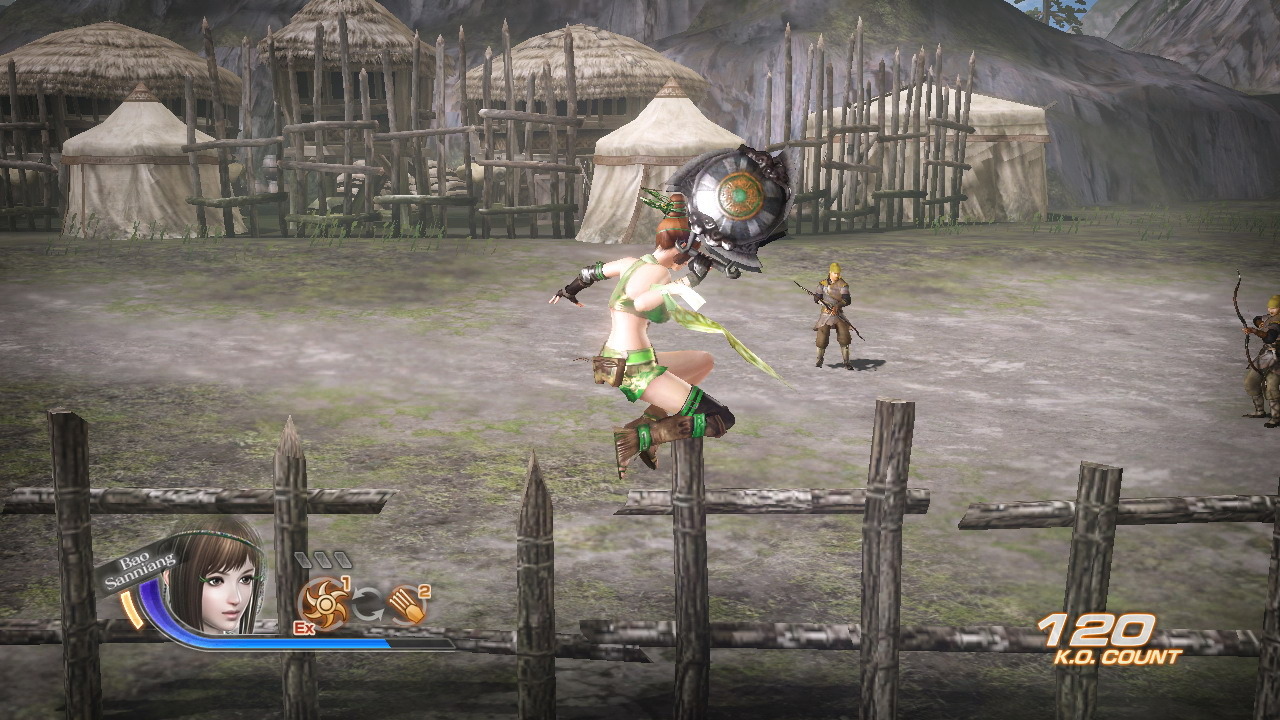The image size is (1280, 720).
Task: Select the Bao Sanniang character portrait
Action: click(216, 580)
